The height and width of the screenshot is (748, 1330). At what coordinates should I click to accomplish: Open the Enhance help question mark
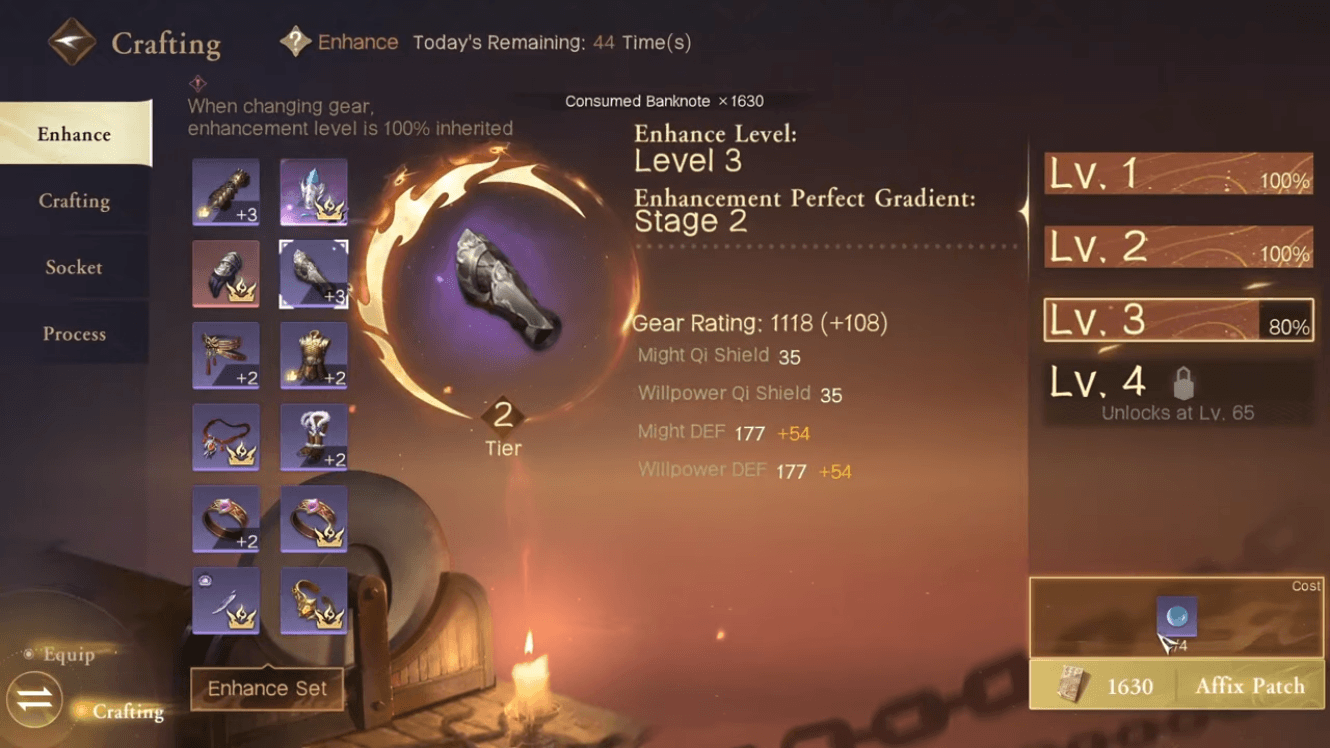coord(295,42)
